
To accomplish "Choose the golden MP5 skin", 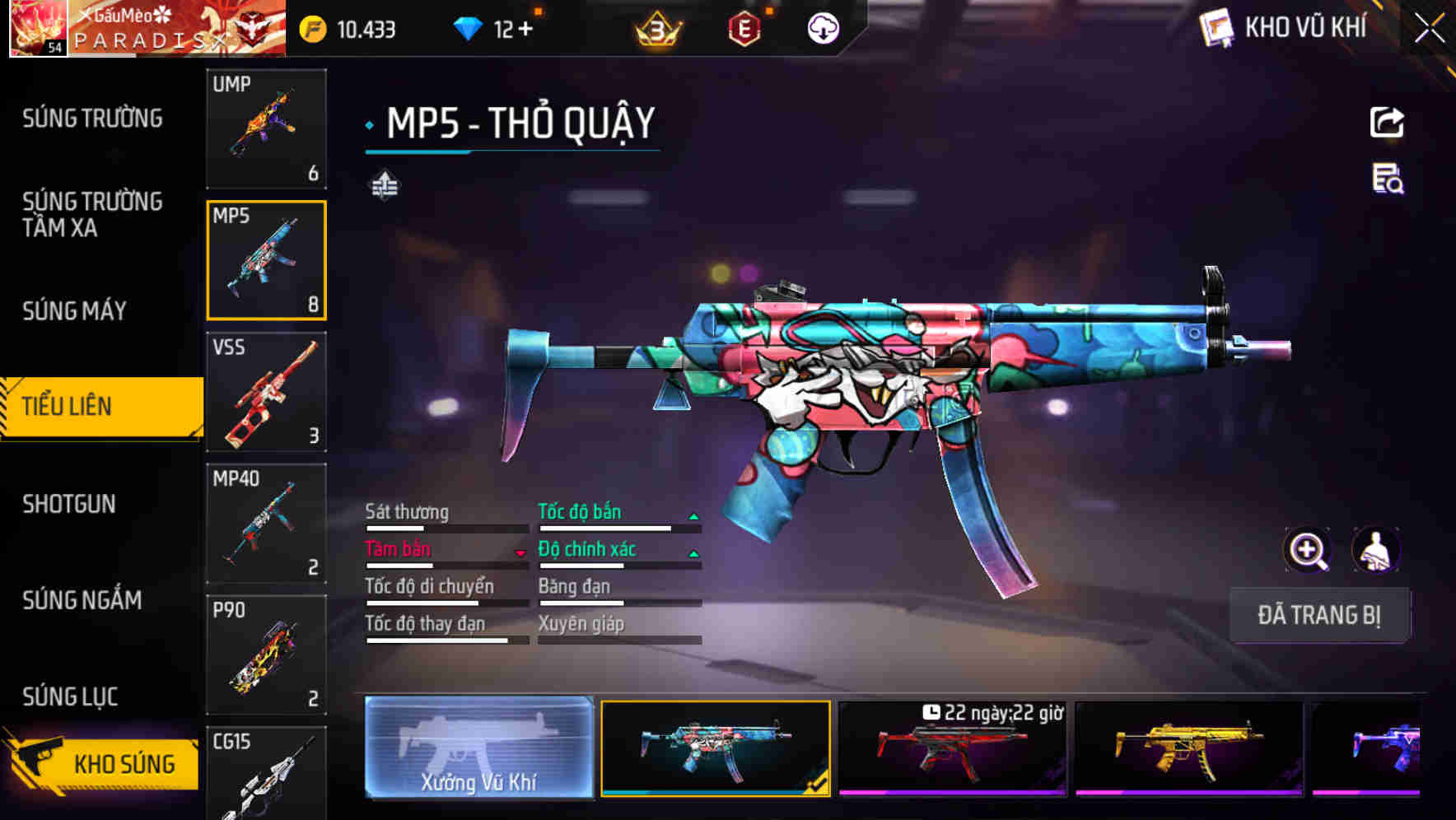I will [x=1188, y=748].
